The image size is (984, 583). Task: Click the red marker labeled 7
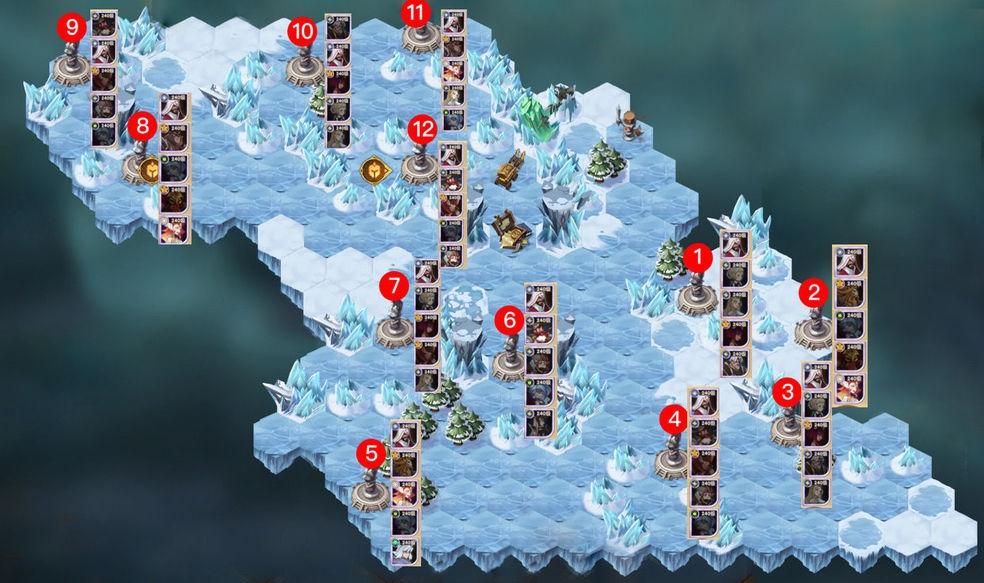click(395, 285)
